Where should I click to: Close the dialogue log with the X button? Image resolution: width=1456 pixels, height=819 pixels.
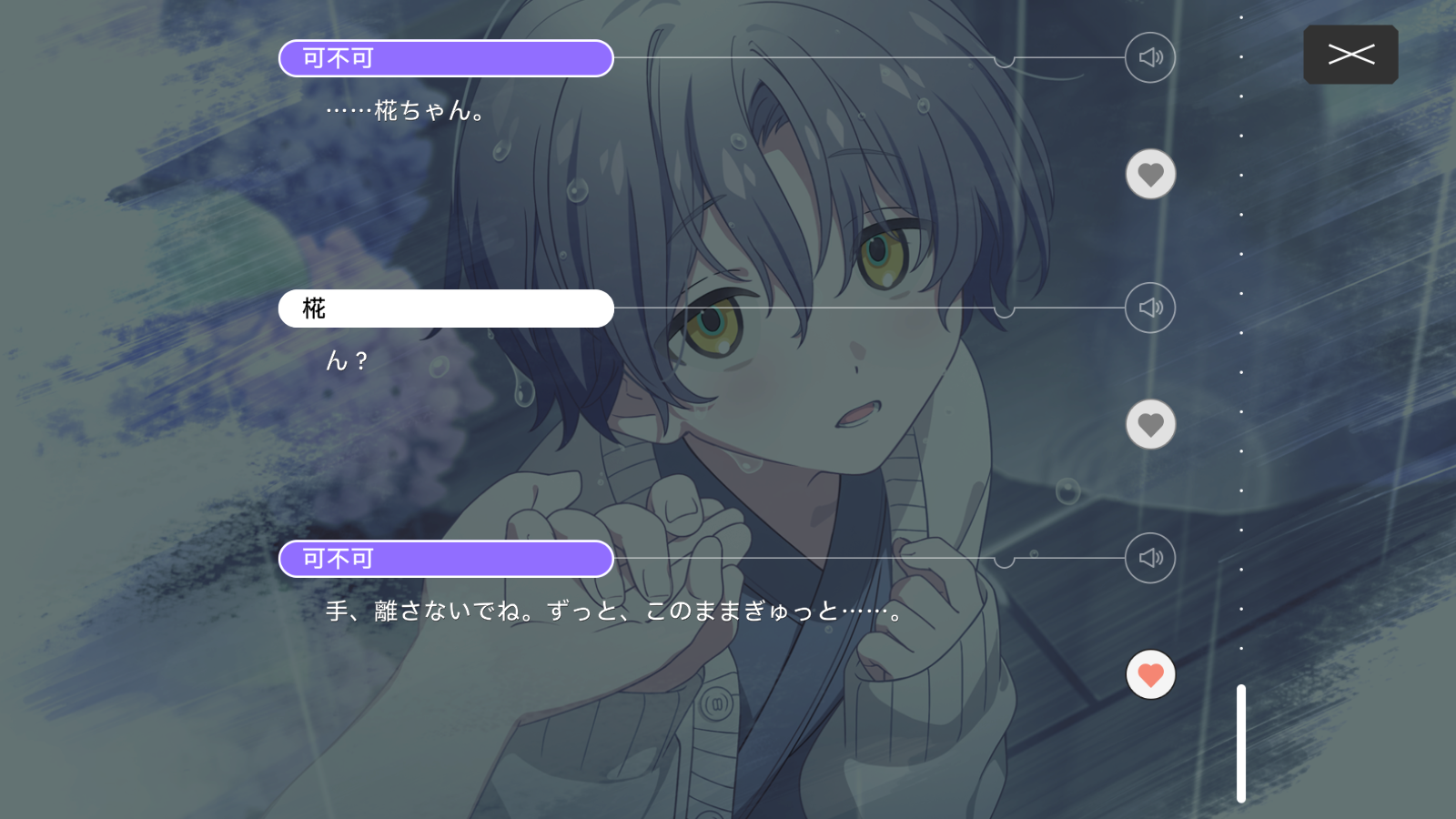(1350, 55)
